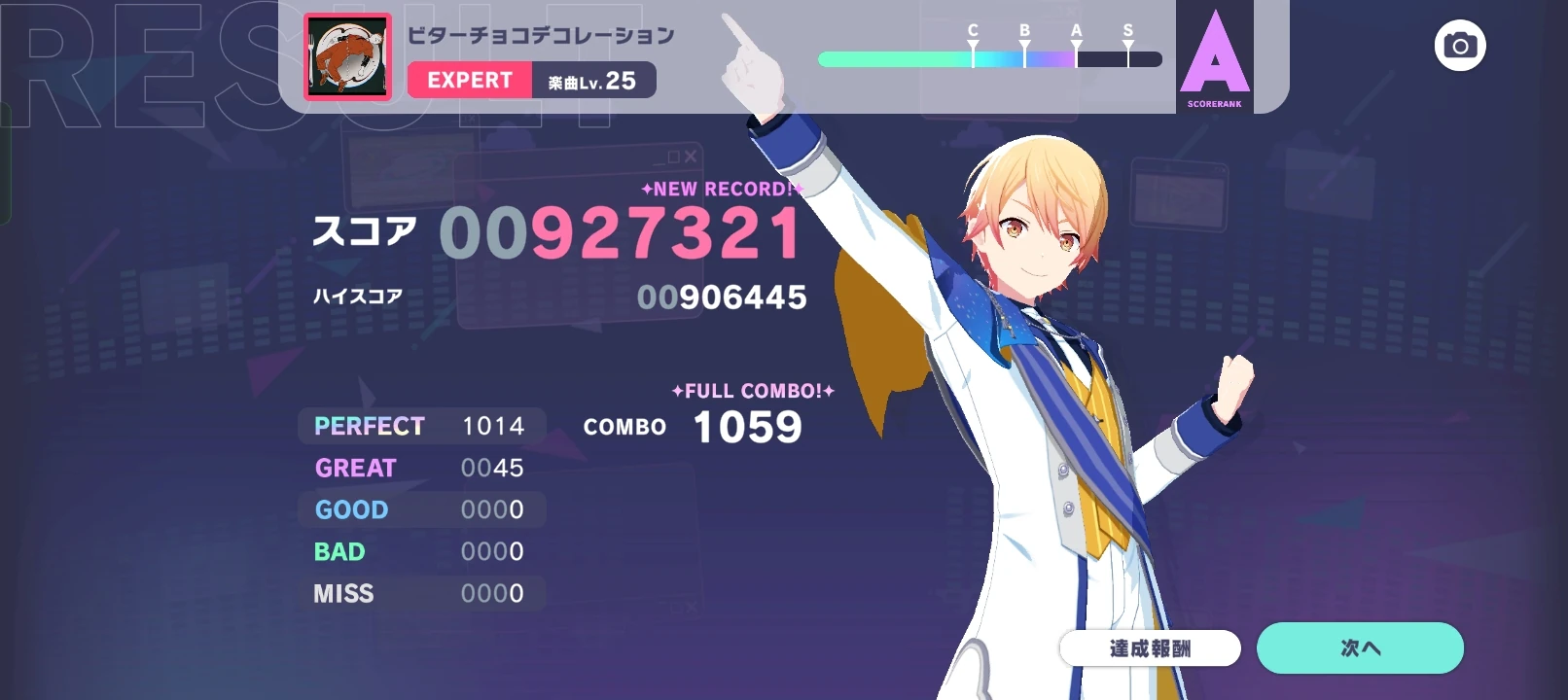Click the B rank marker on the gauge

1023,45
